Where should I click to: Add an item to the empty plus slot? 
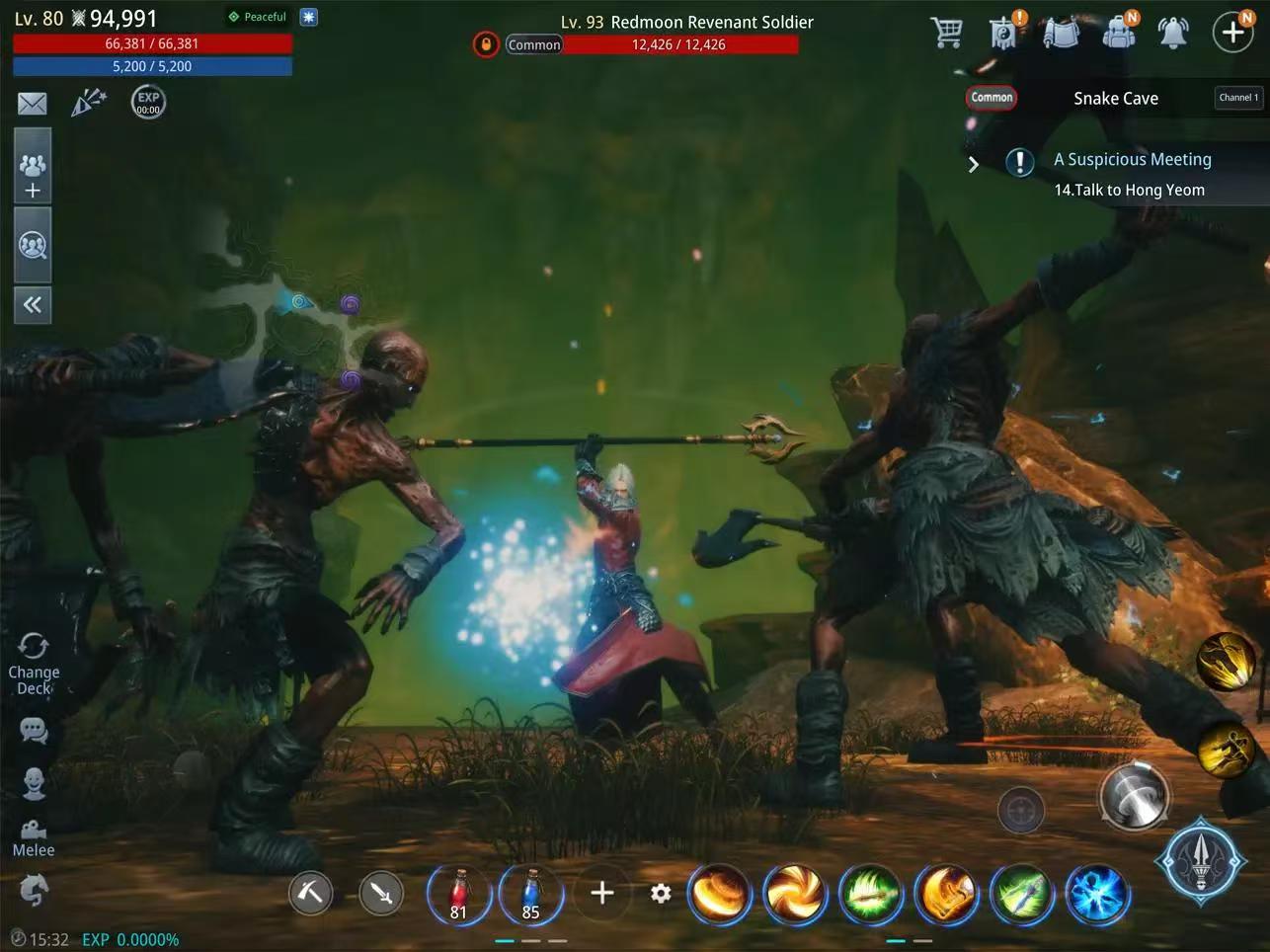602,894
